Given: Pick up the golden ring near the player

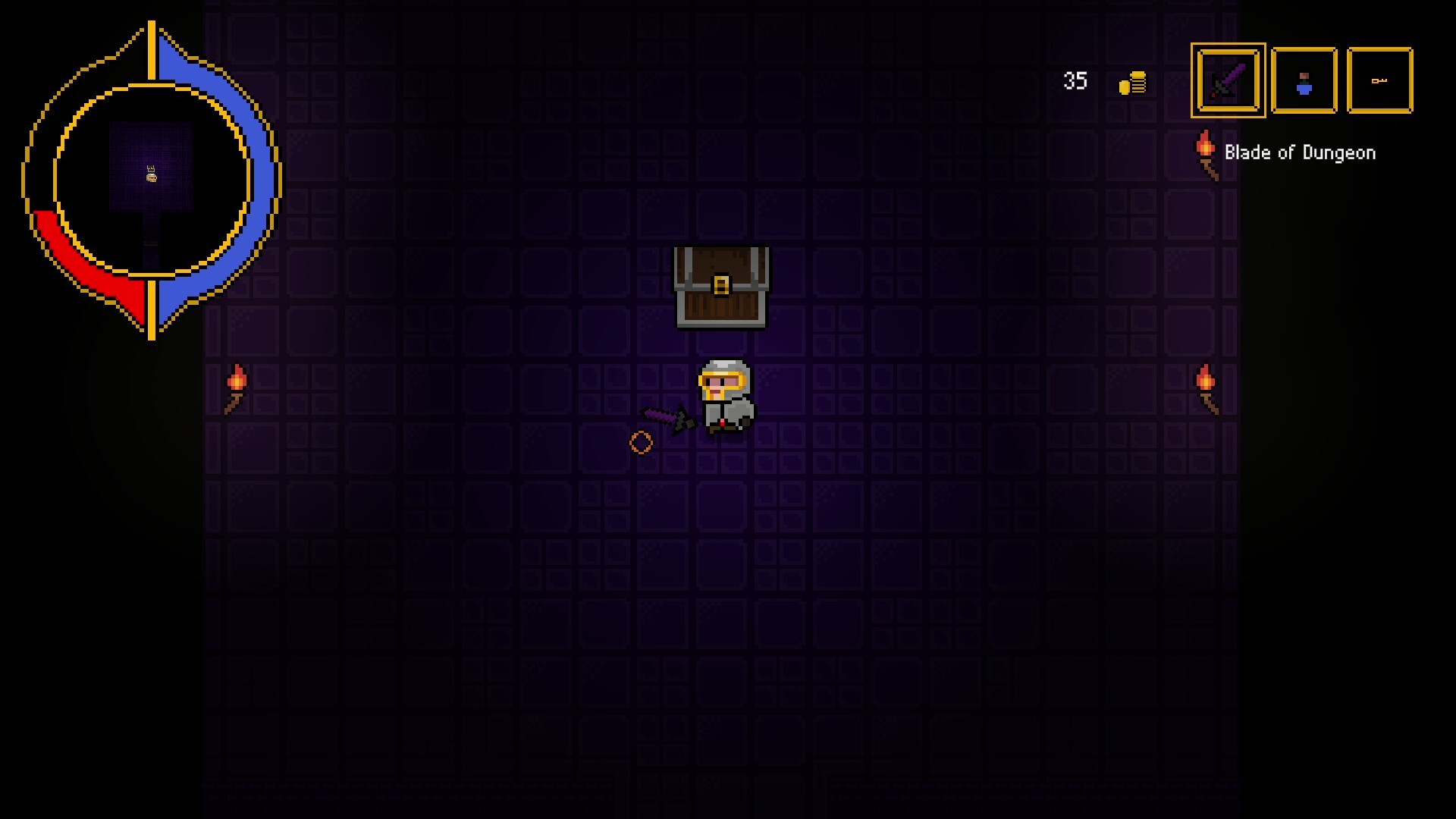Looking at the screenshot, I should (641, 441).
